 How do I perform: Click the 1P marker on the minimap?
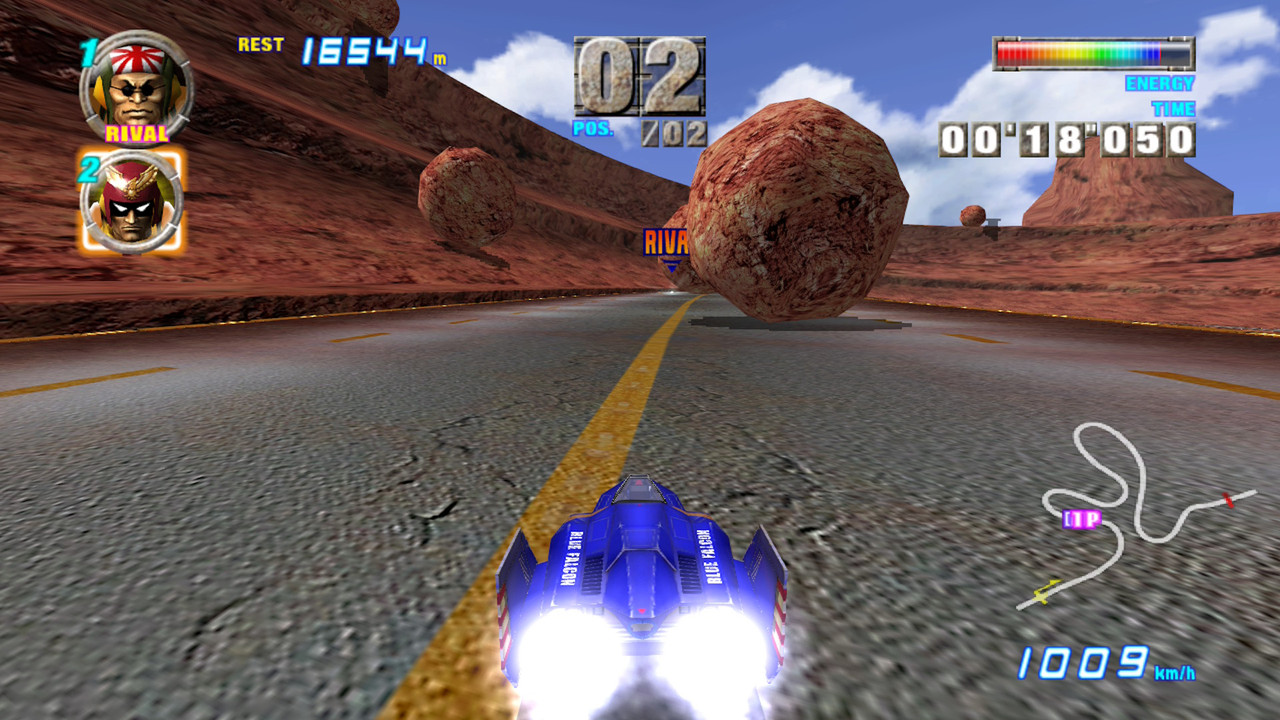tap(1081, 519)
